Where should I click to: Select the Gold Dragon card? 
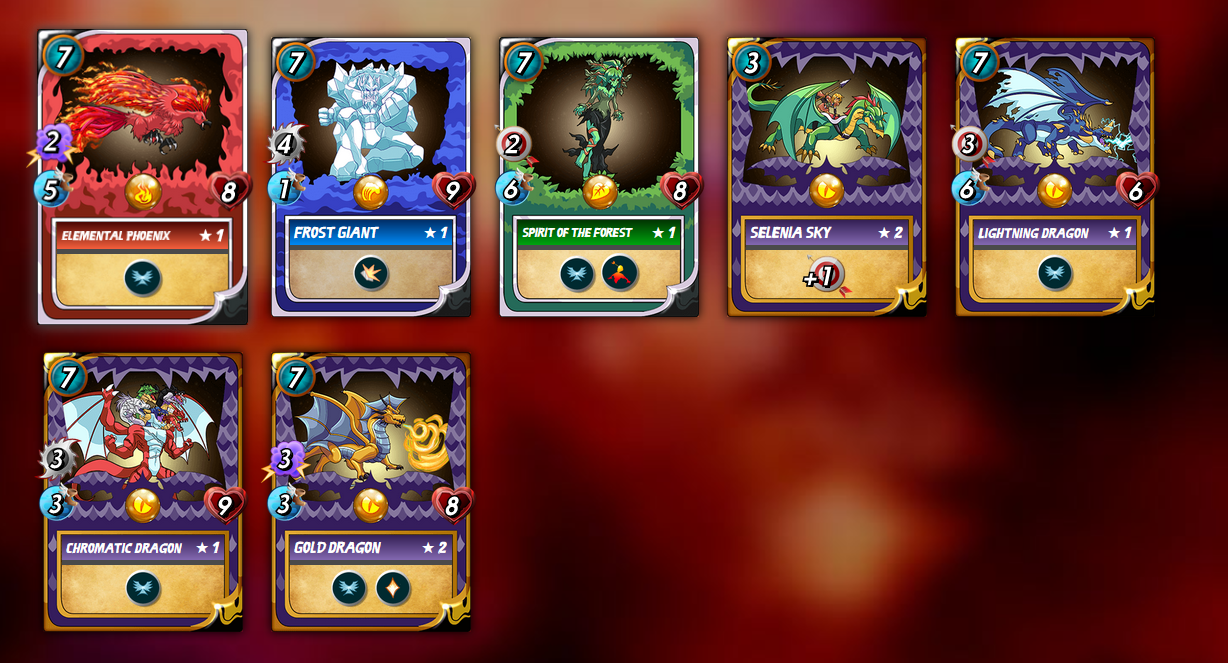pos(370,491)
